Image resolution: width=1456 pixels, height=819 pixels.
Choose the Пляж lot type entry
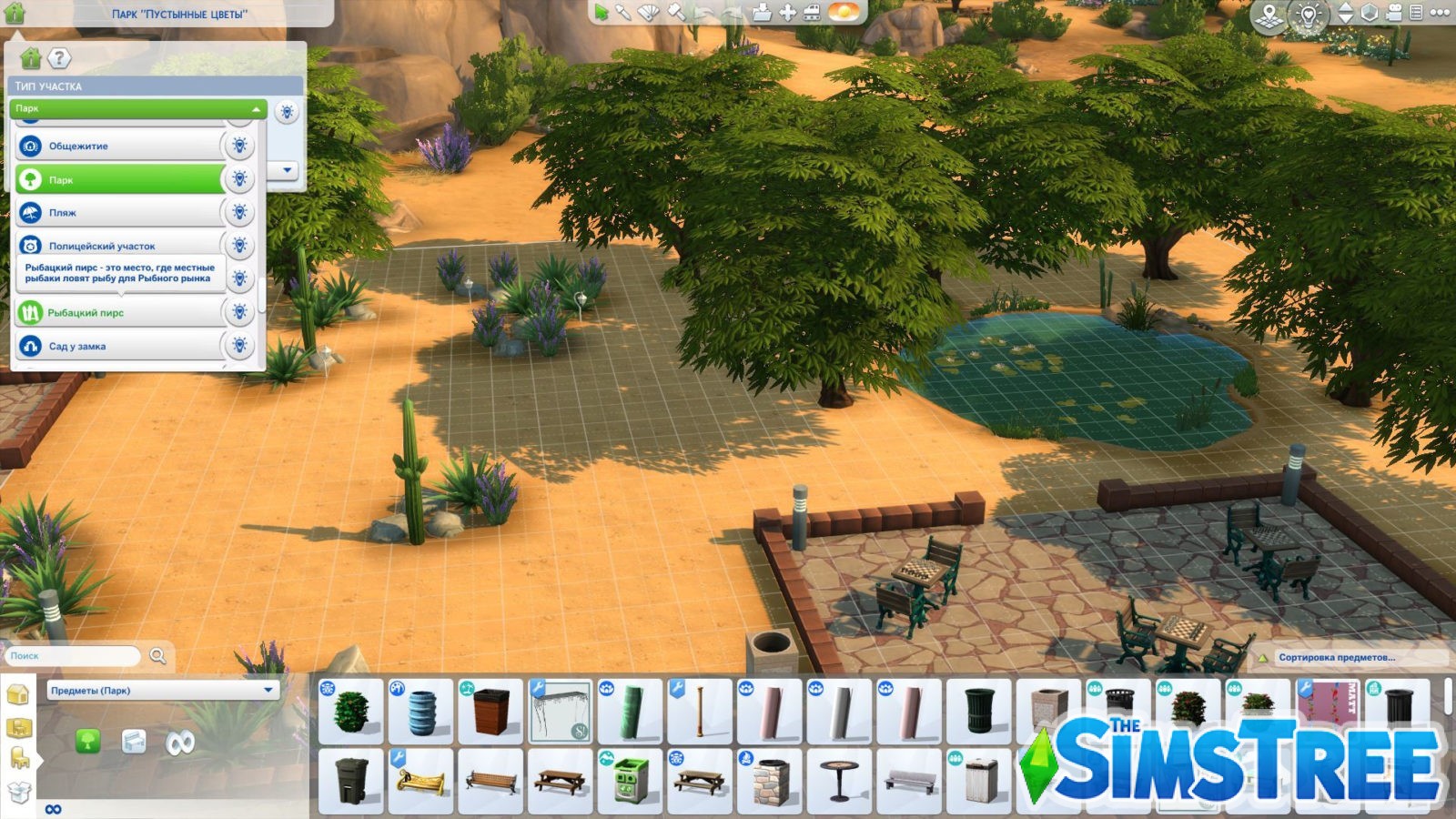click(118, 213)
